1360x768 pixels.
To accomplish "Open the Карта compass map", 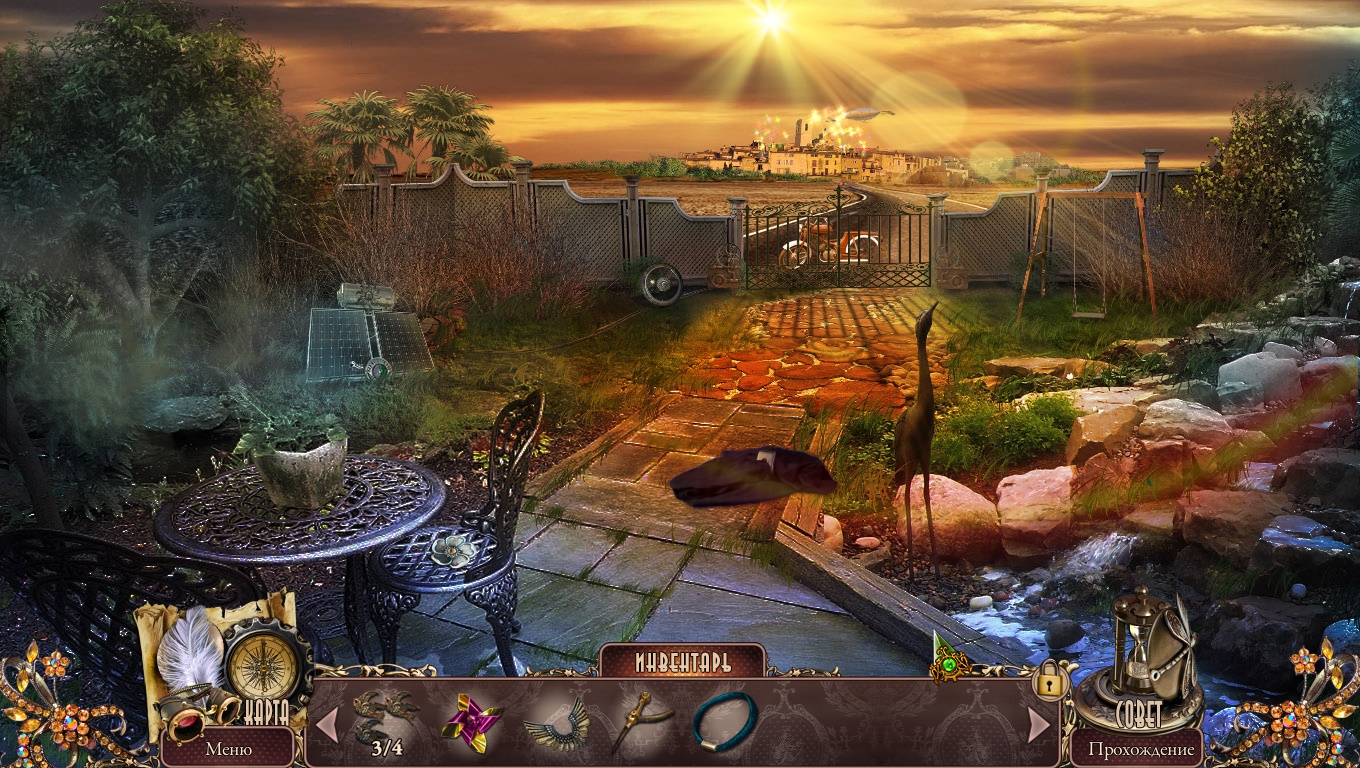I will 263,667.
